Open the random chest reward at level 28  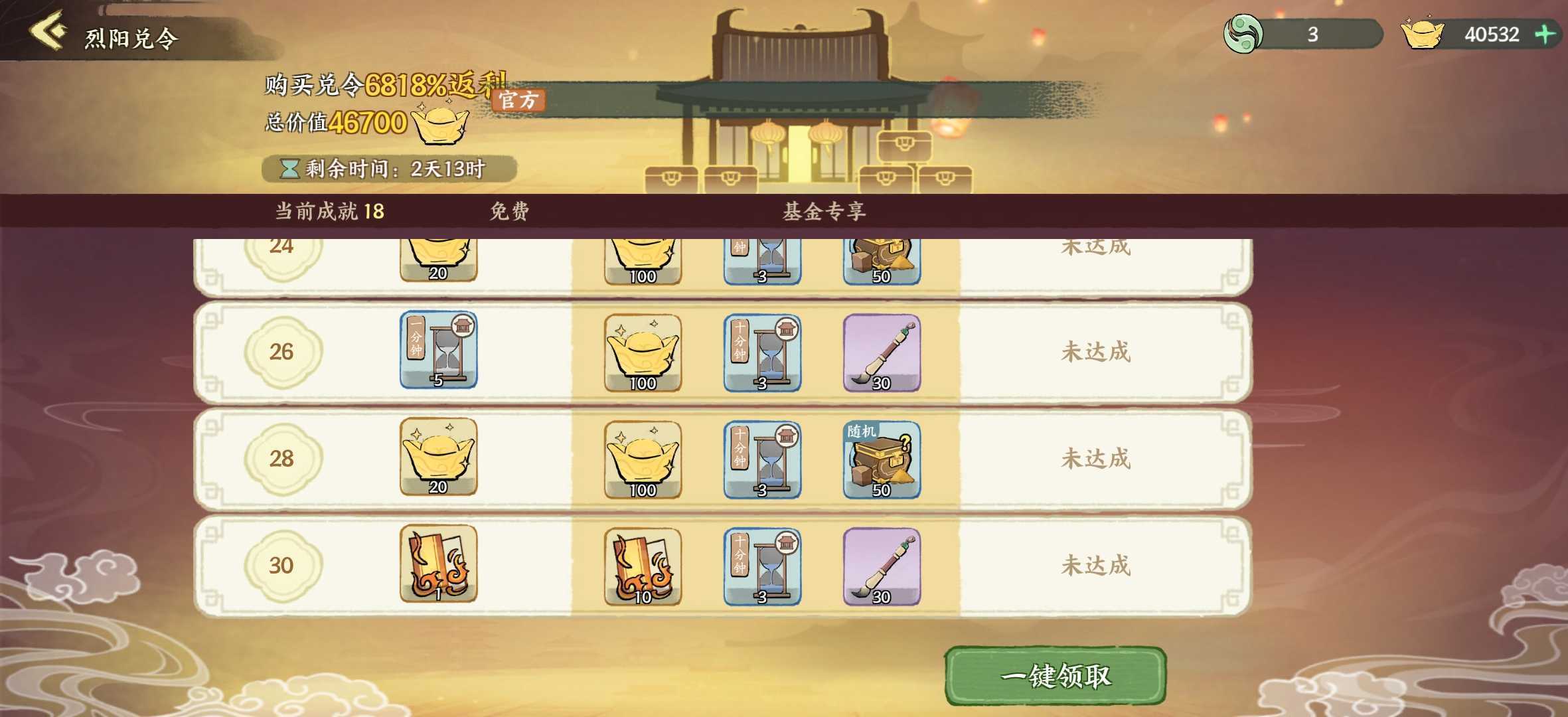tap(883, 458)
